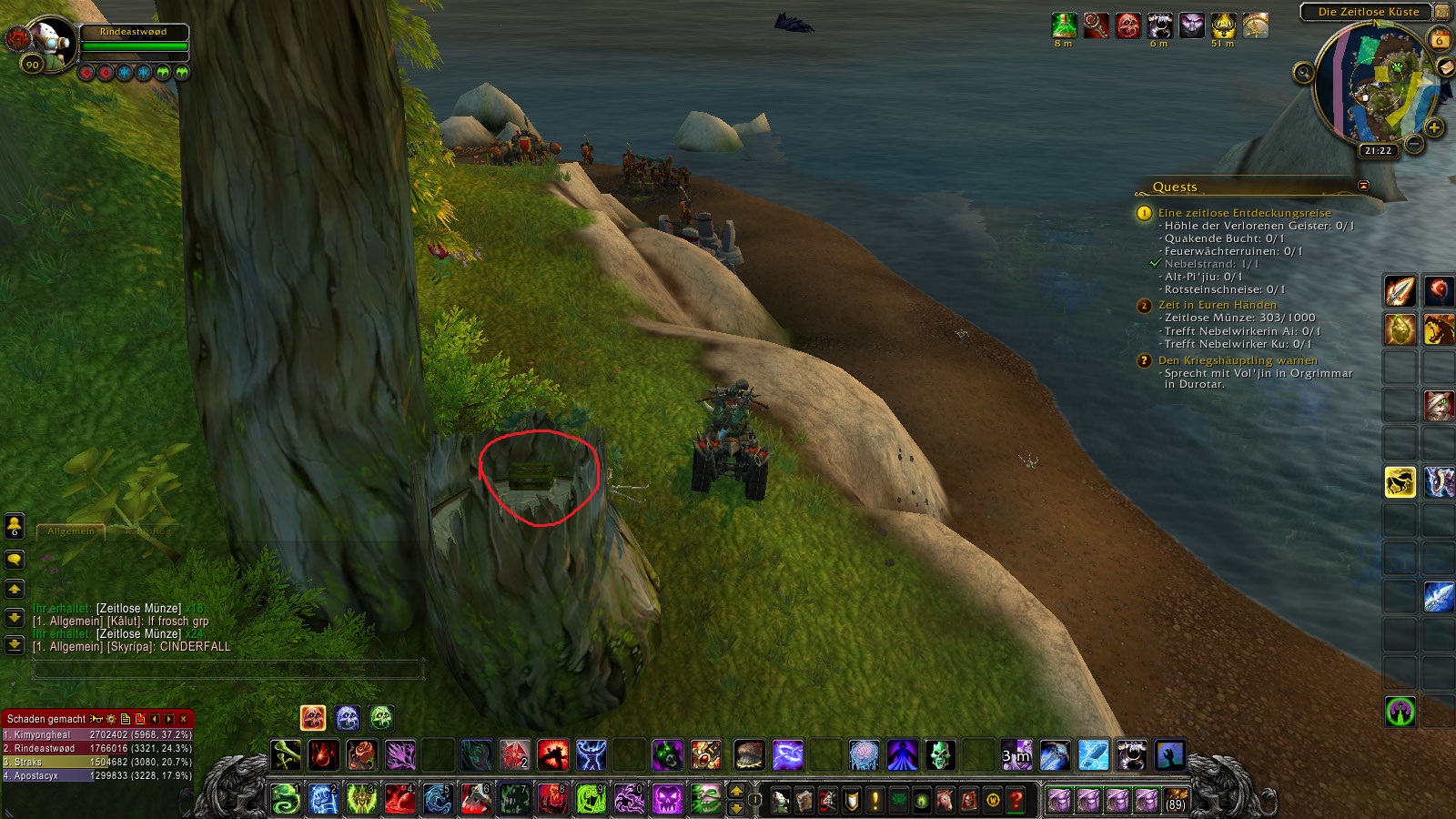Open the backpack showing 89 free slots
This screenshot has width=1456, height=819.
pyautogui.click(x=1176, y=801)
